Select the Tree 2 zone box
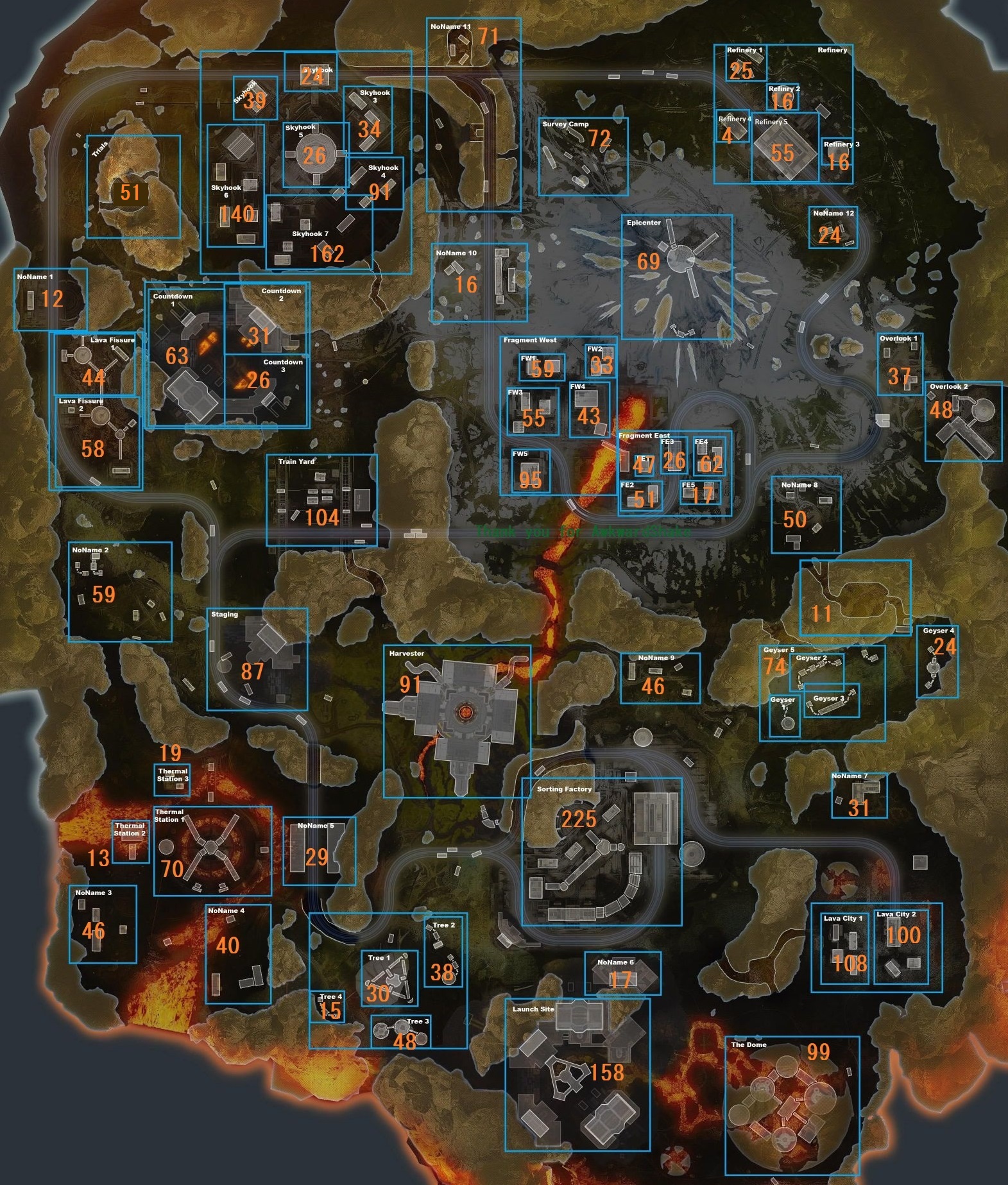1008x1185 pixels. click(443, 953)
